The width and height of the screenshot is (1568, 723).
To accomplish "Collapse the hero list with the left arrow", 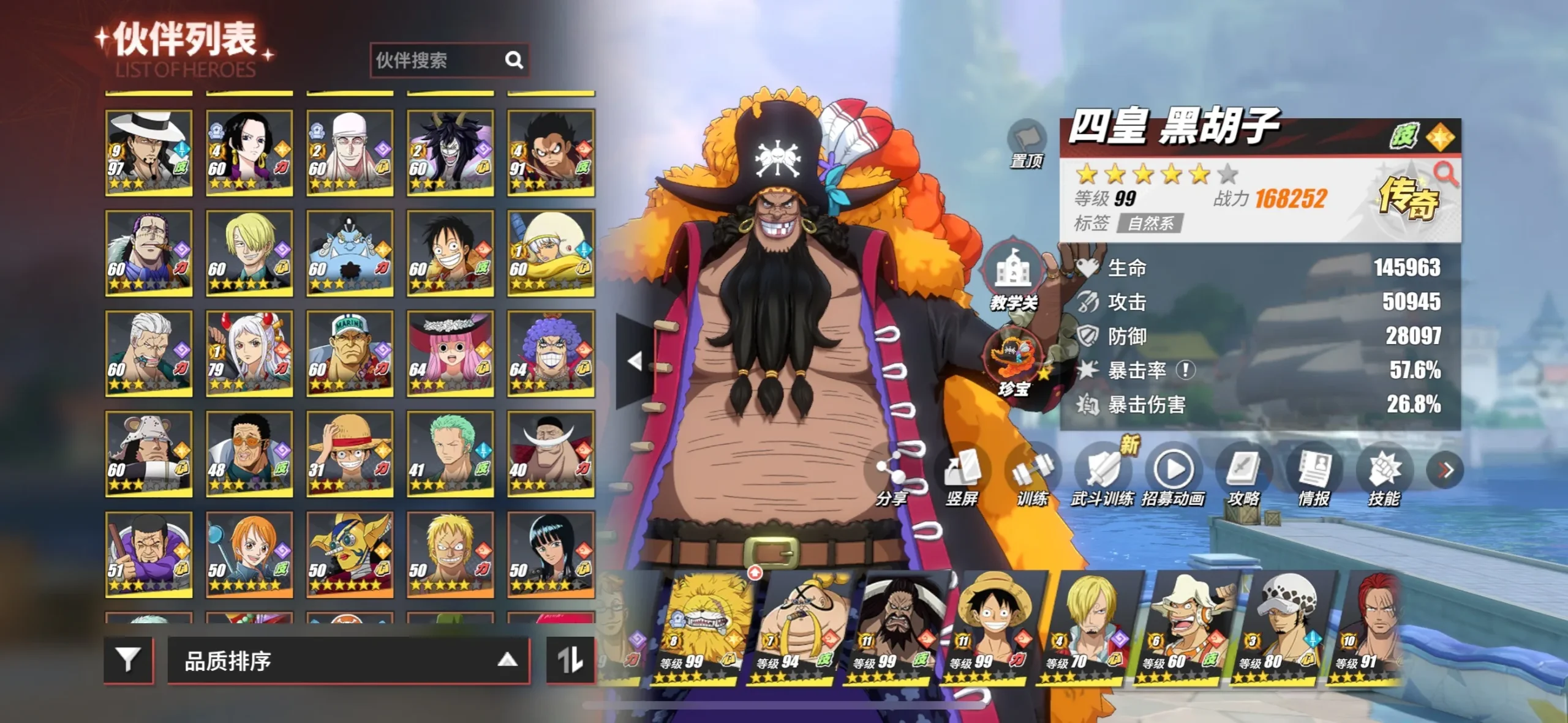I will pos(635,361).
